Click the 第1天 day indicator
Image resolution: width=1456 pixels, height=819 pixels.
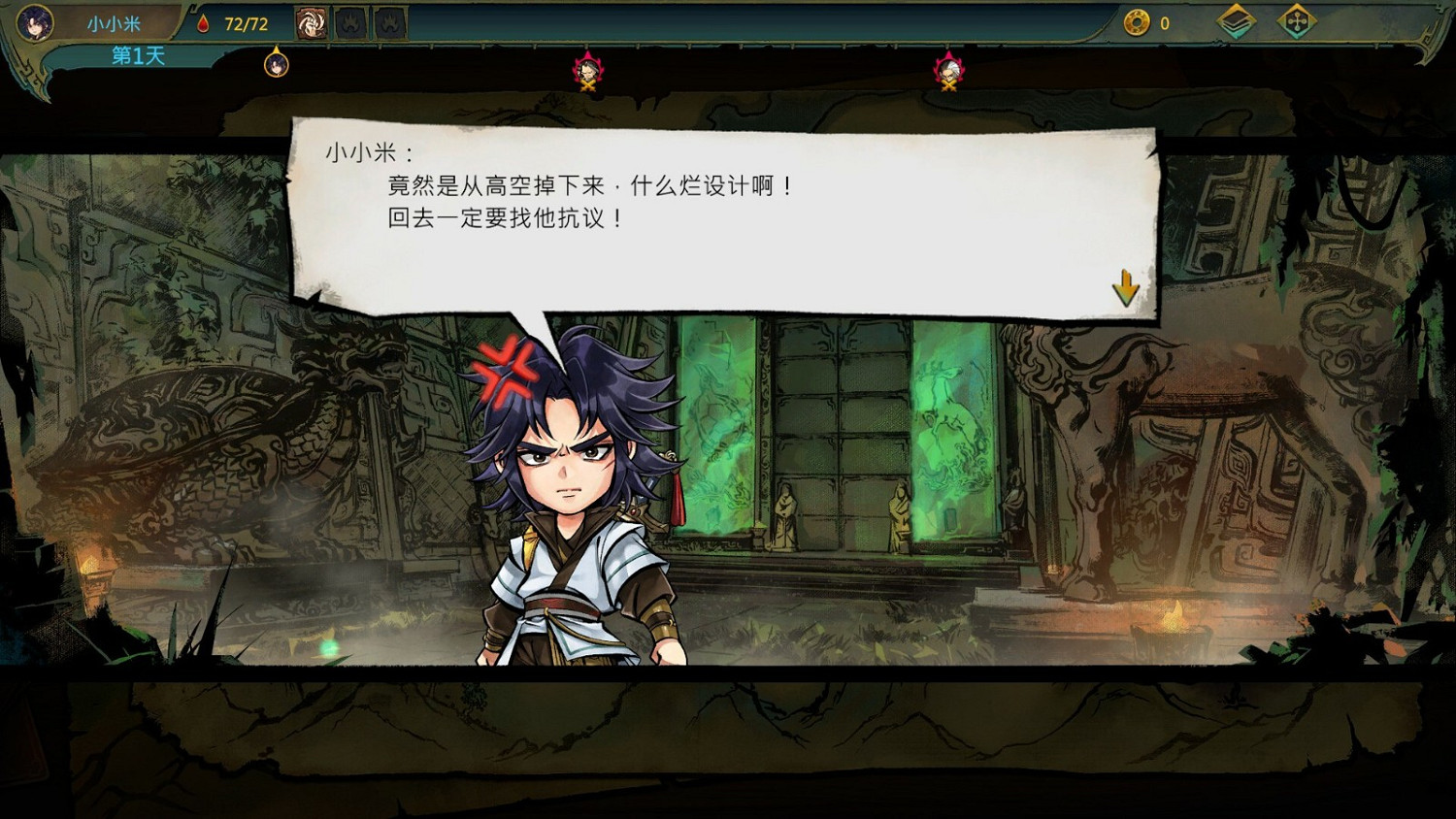136,56
